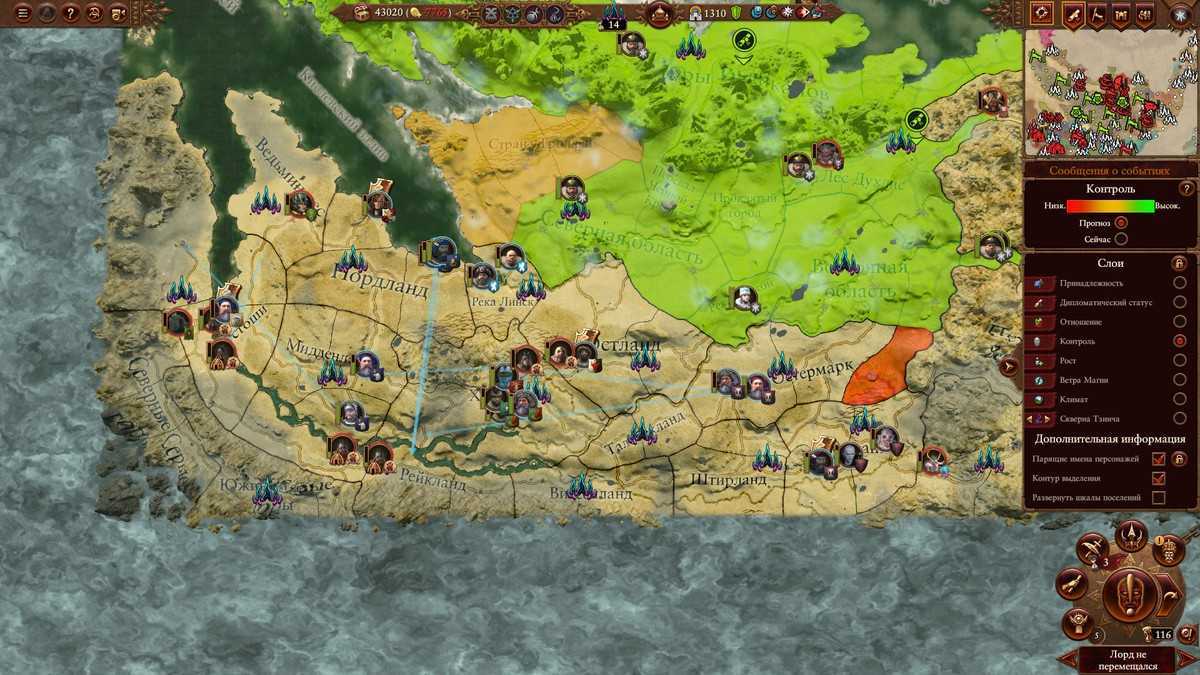1200x675 pixels.
Task: Select the 'Сейчас' control option
Action: click(1121, 239)
